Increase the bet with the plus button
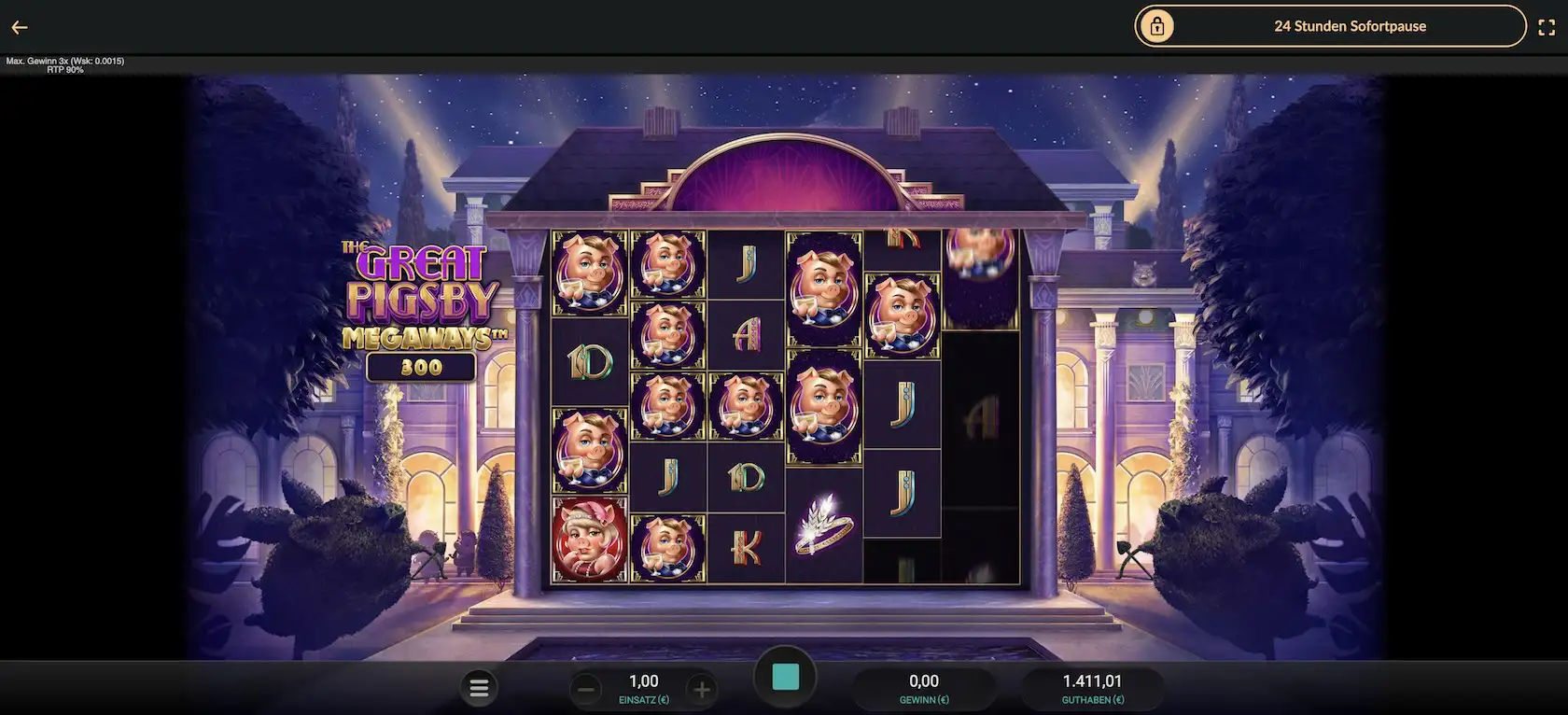 coord(702,690)
